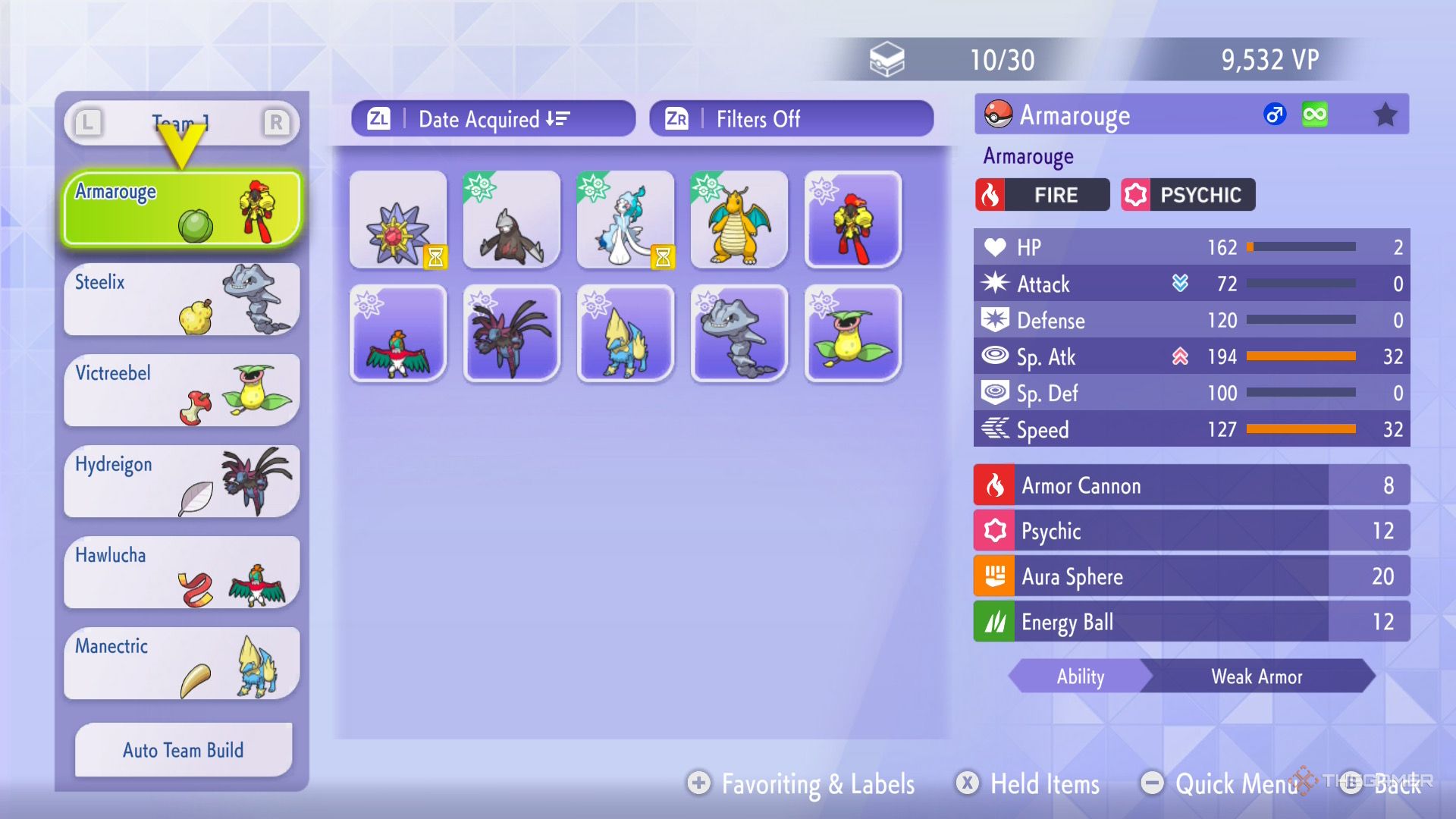Select the Primarina box tile
This screenshot has width=1456, height=819.
[x=626, y=220]
